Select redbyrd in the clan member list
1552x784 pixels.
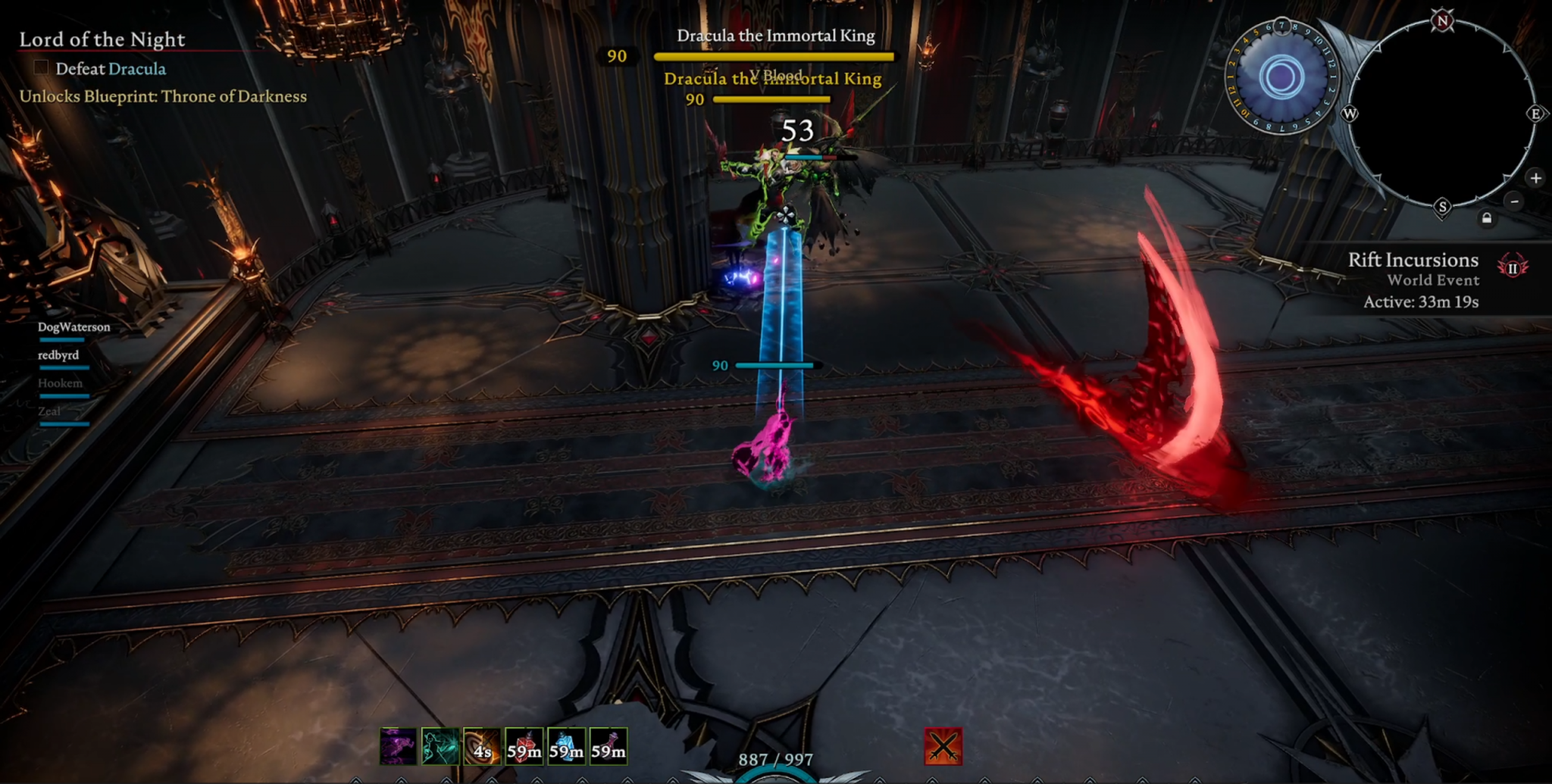58,355
